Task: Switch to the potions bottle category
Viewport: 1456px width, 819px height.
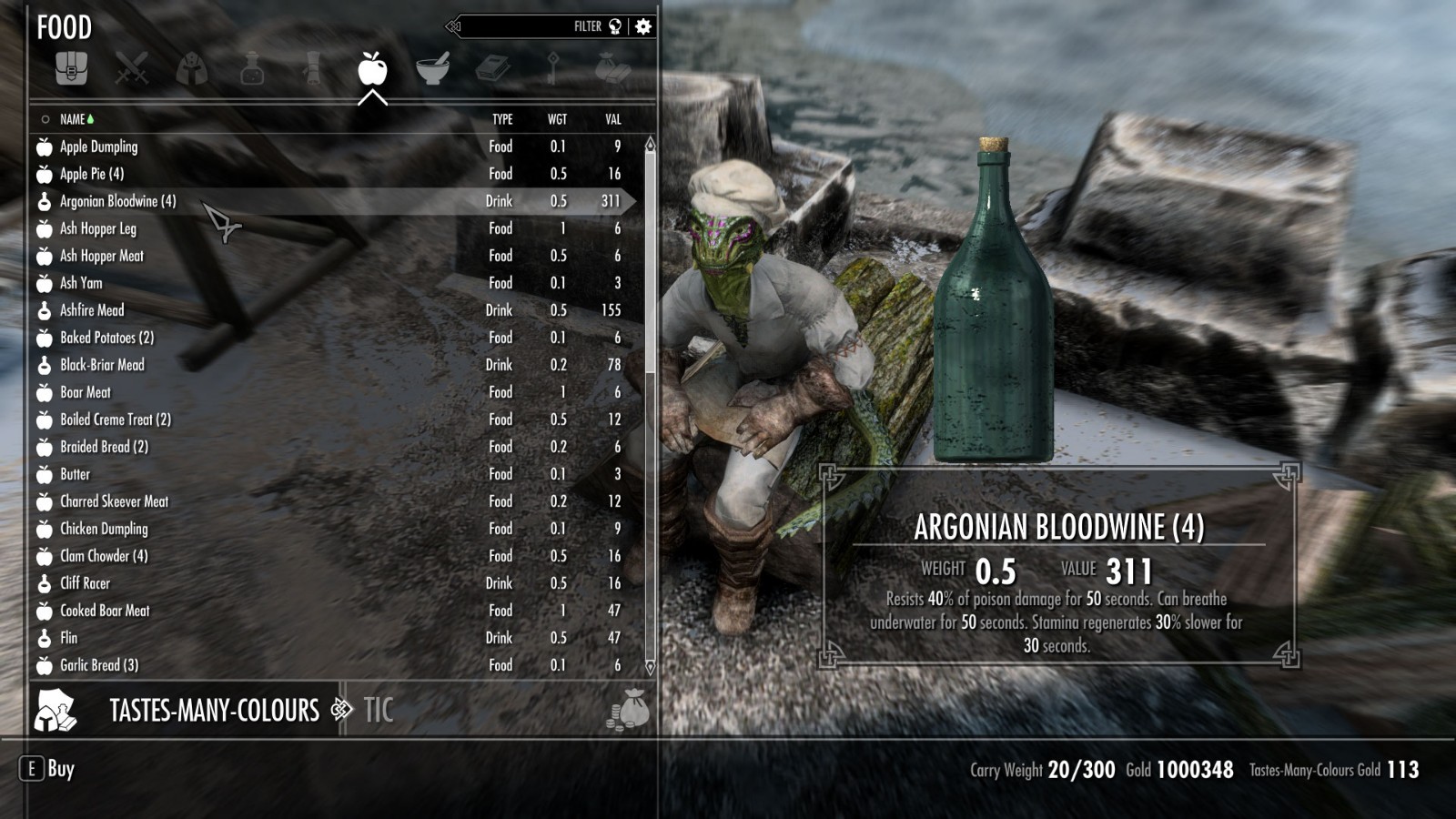Action: [252, 68]
